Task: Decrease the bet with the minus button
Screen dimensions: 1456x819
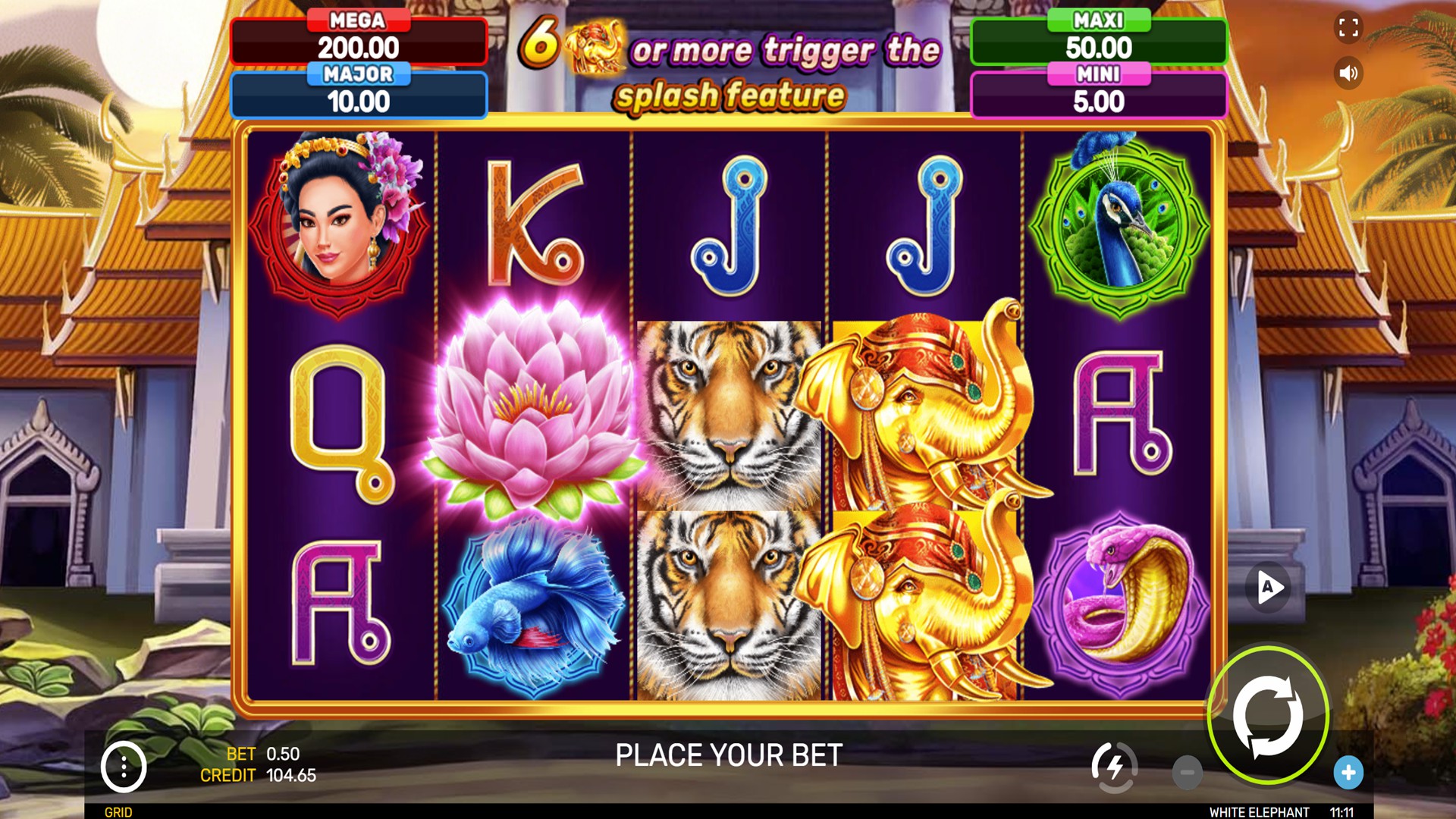Action: [1187, 773]
